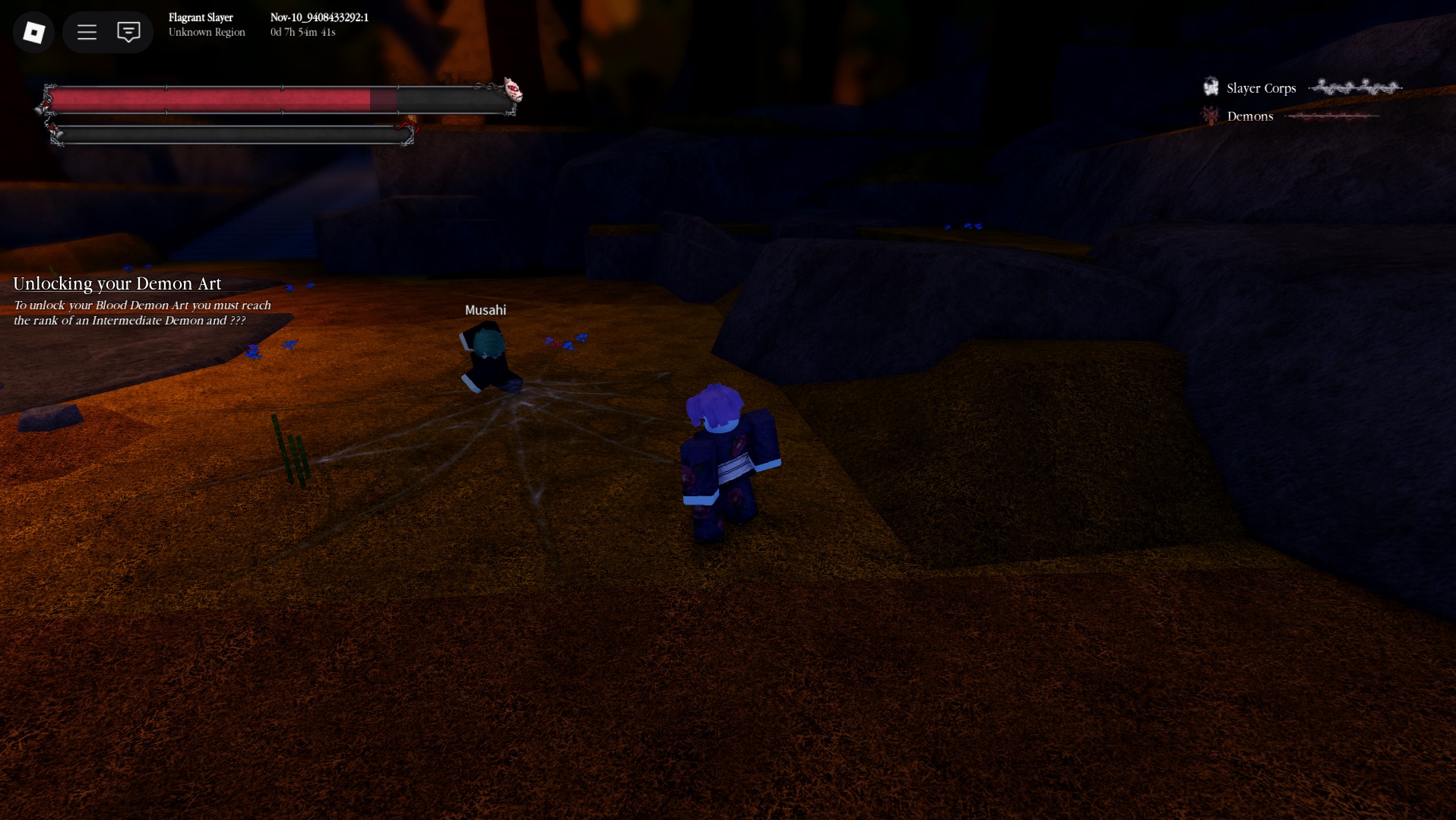Select the Slayer Corps faction icon

click(x=1210, y=86)
